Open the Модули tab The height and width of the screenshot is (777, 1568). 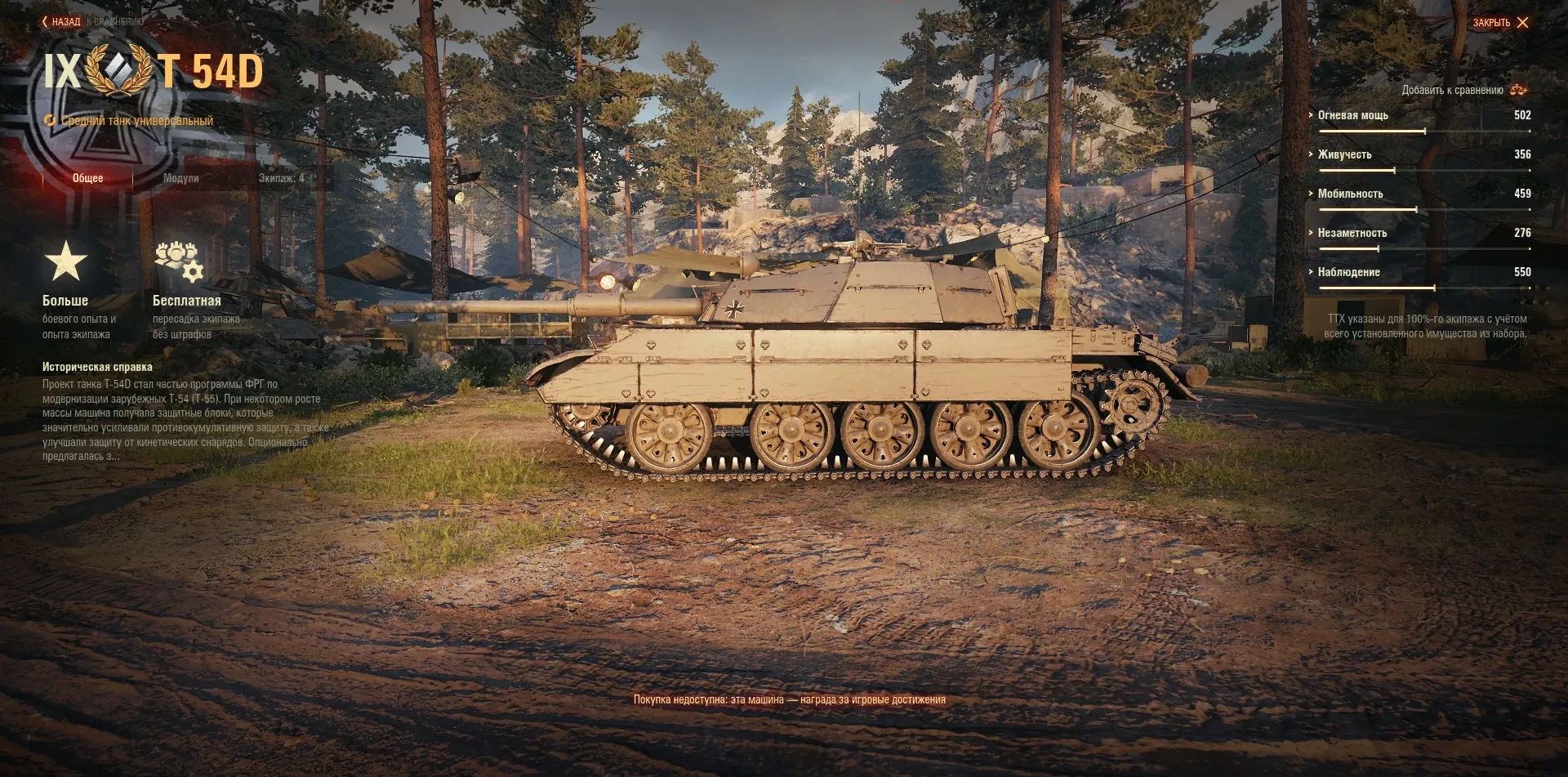(180, 178)
